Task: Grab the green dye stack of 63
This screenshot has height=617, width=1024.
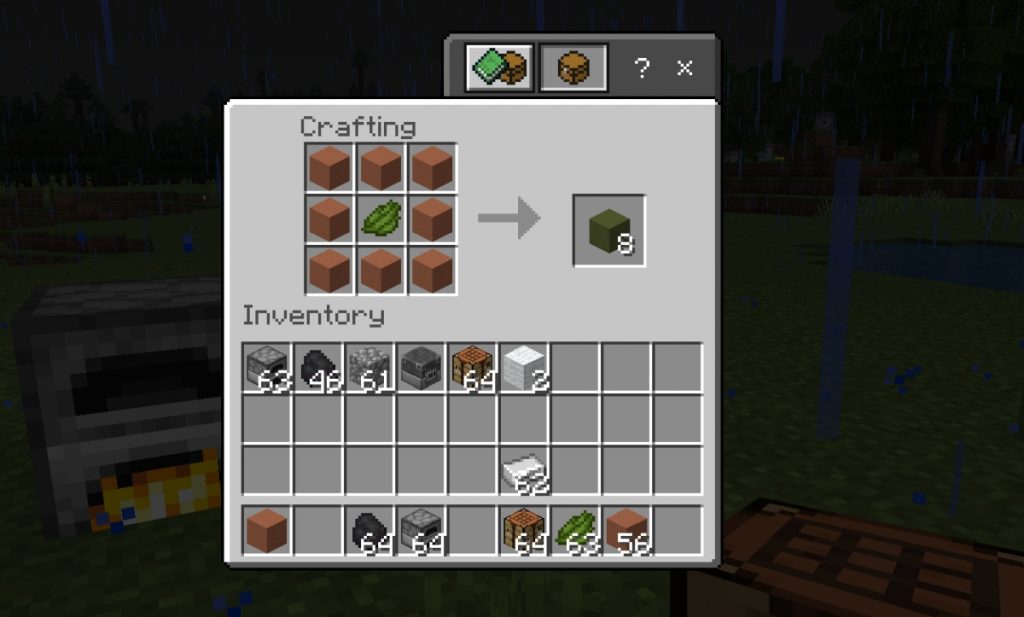Action: pyautogui.click(x=574, y=530)
